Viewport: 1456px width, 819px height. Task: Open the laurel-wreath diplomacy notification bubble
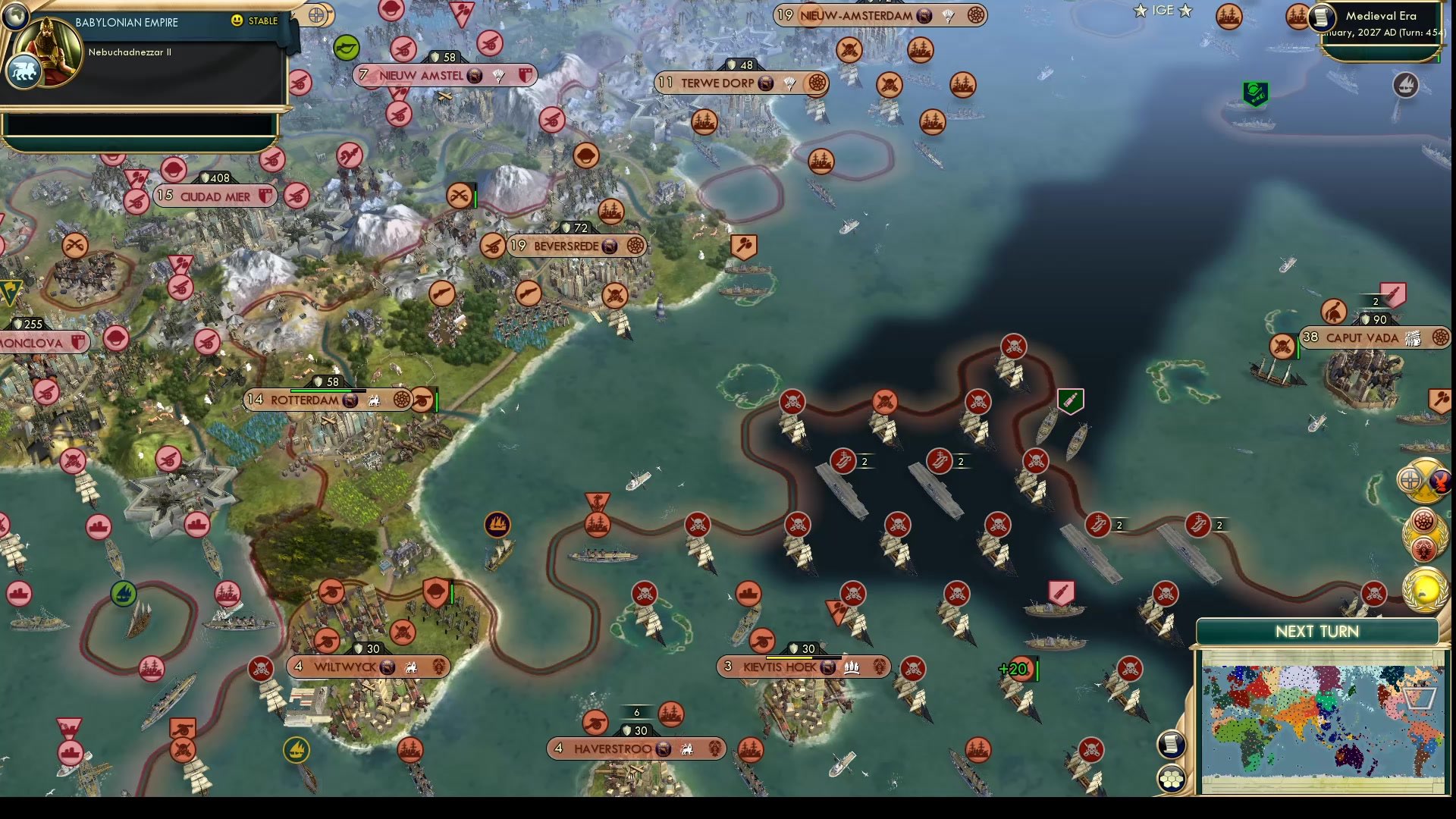1424,531
